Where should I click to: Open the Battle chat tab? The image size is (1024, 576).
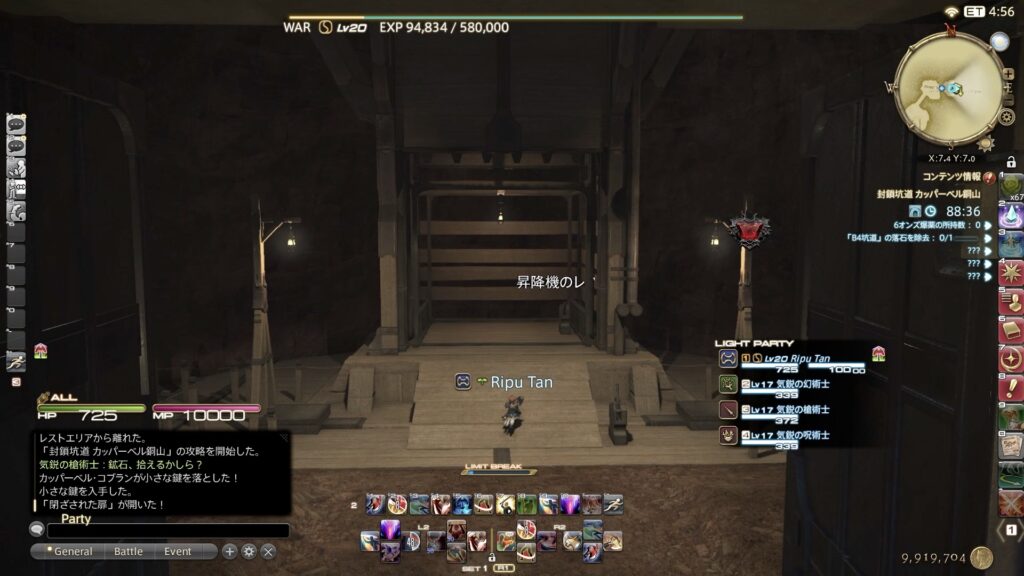point(128,551)
